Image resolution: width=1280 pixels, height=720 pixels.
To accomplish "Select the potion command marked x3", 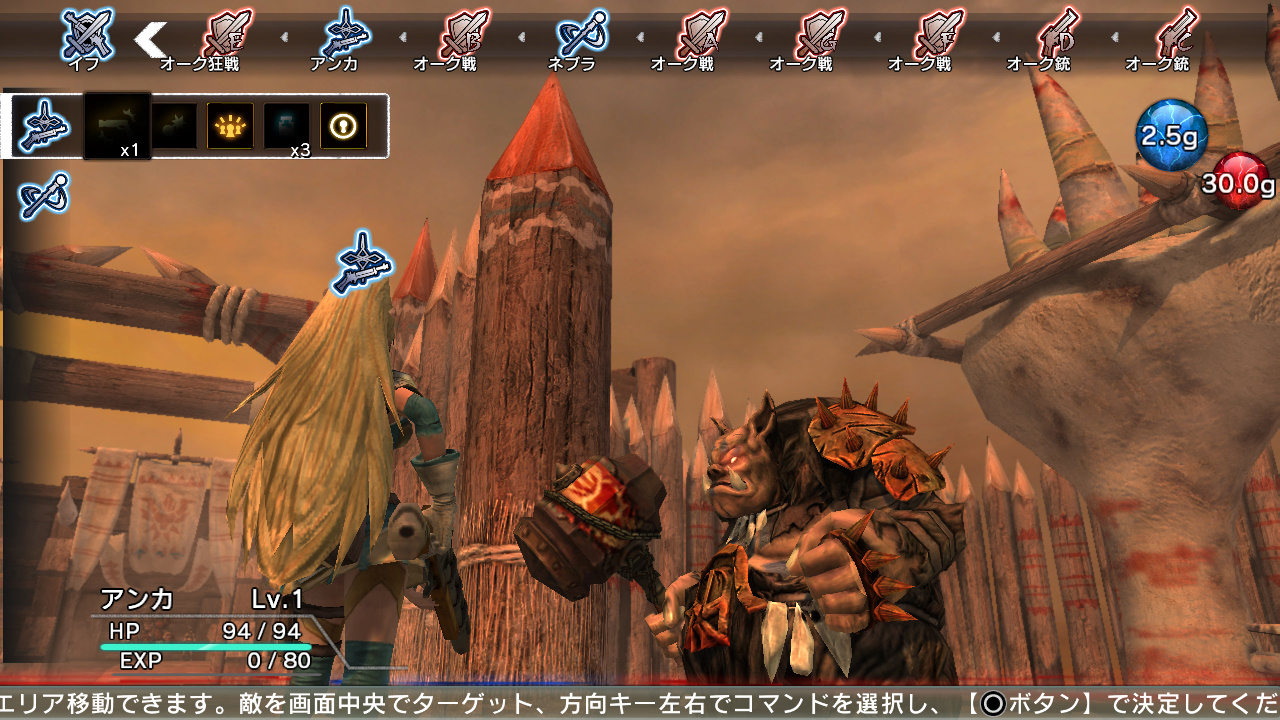I will (285, 125).
